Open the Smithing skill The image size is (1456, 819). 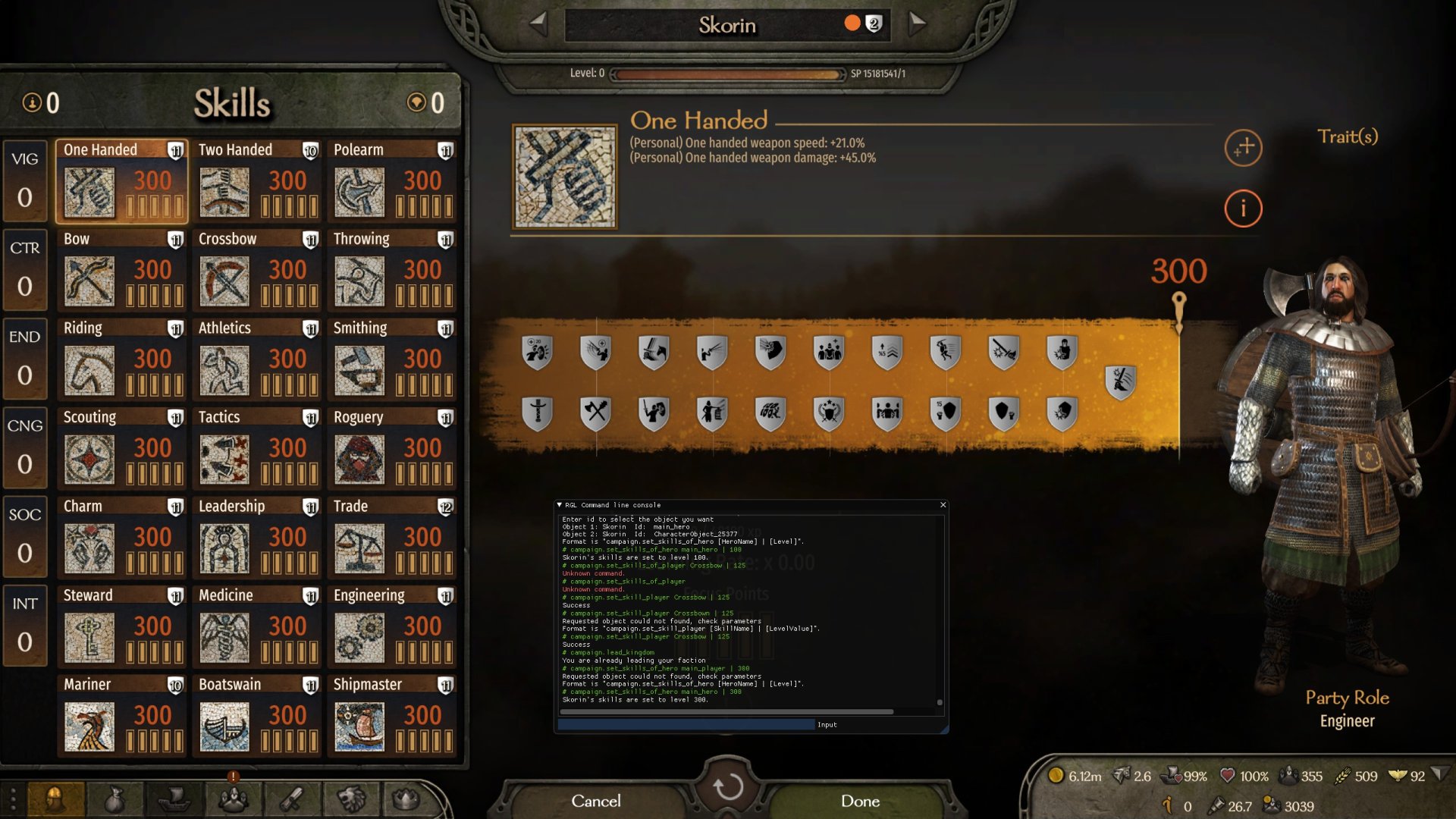point(392,359)
